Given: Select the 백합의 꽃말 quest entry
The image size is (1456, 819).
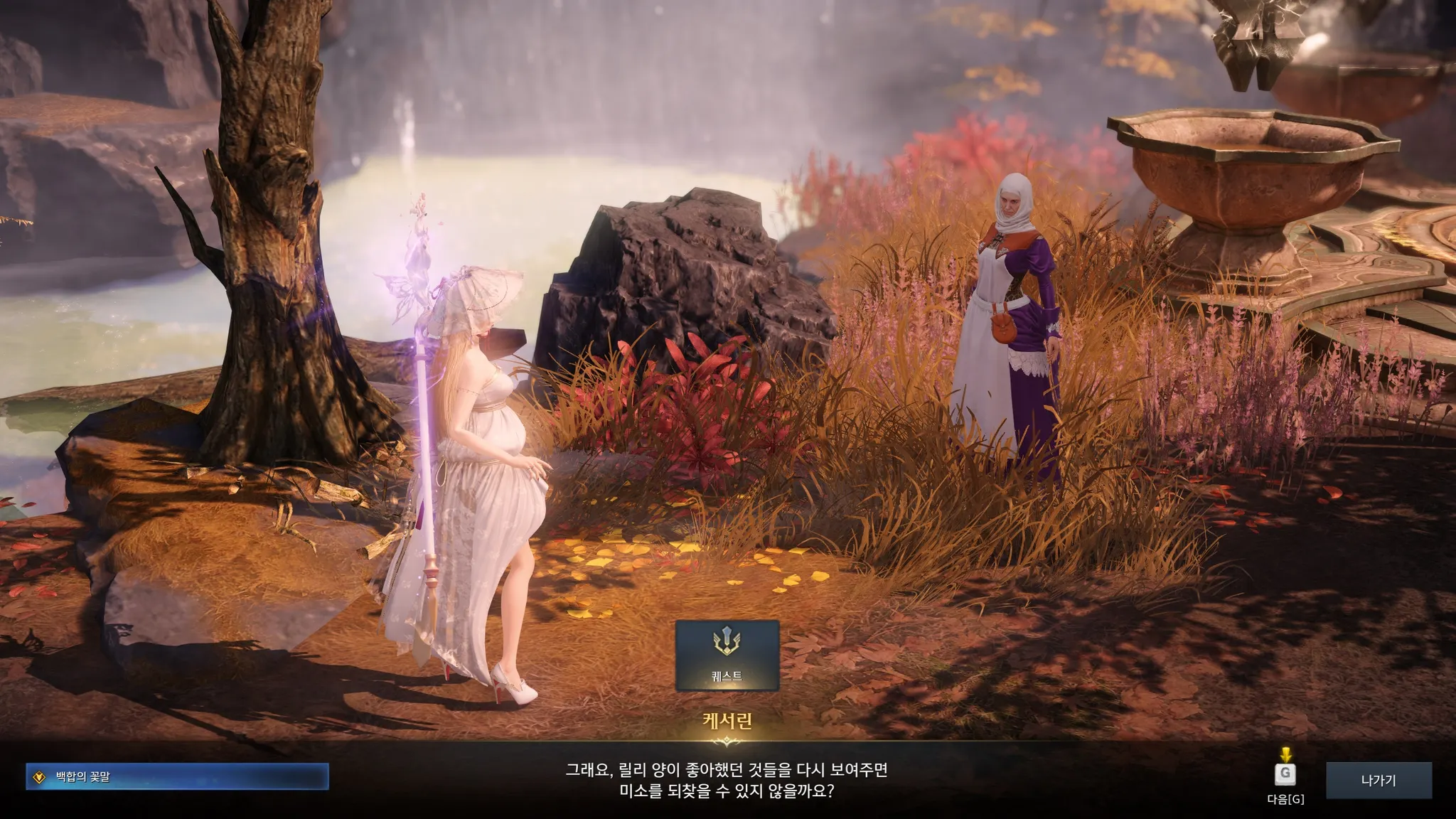Looking at the screenshot, I should [177, 777].
